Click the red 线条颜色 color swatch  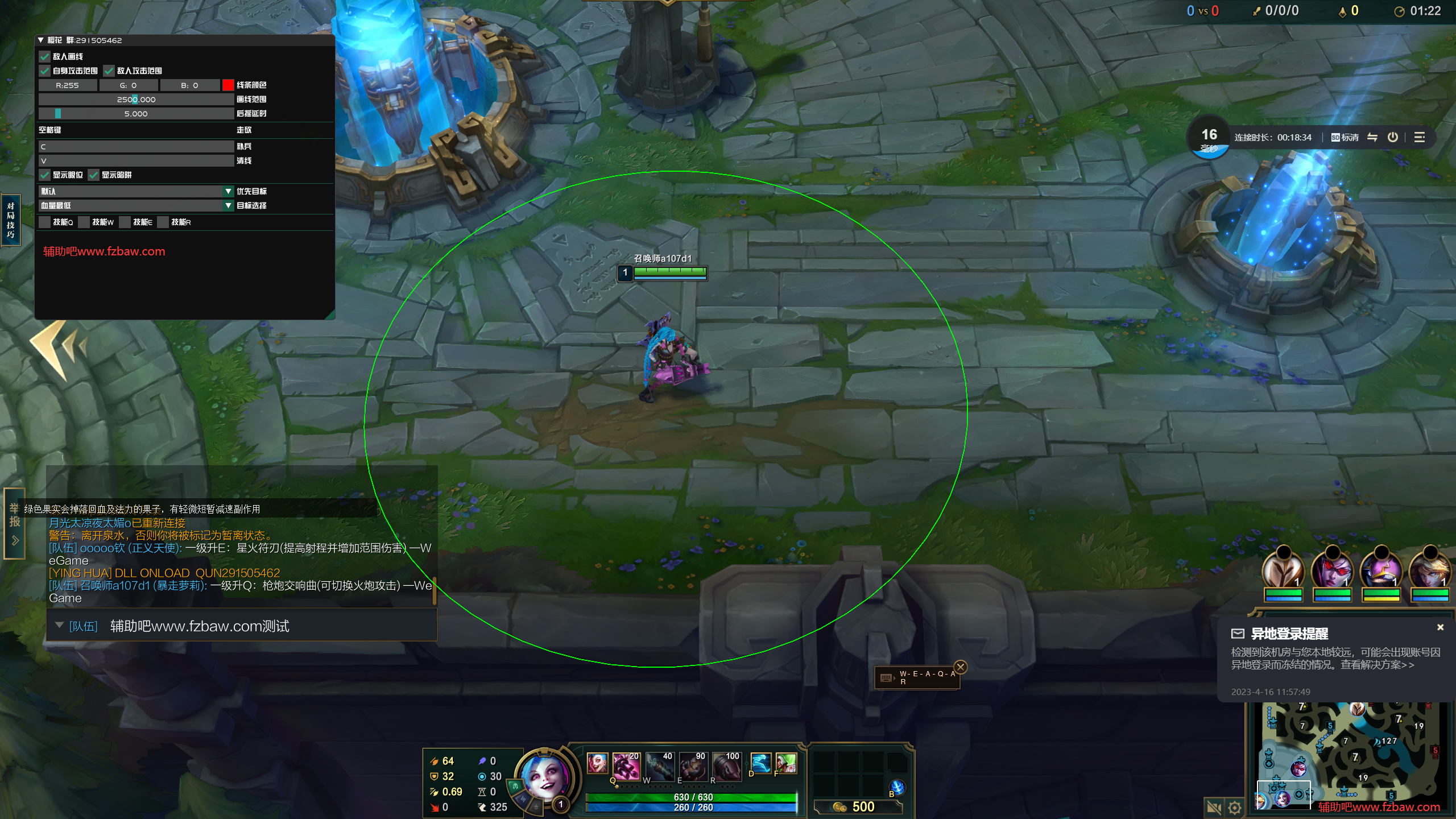coord(228,85)
